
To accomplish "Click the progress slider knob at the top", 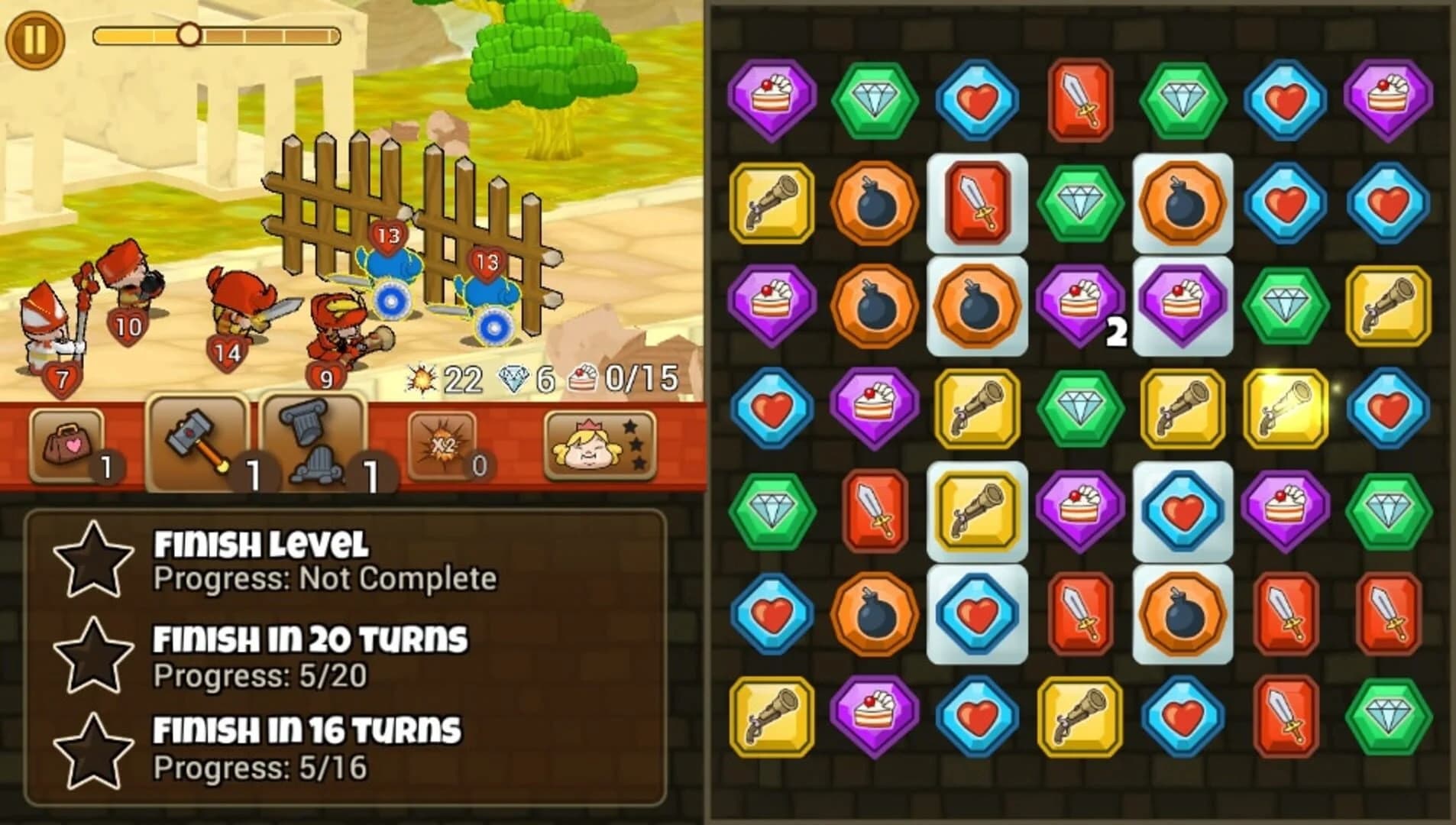I will [189, 32].
